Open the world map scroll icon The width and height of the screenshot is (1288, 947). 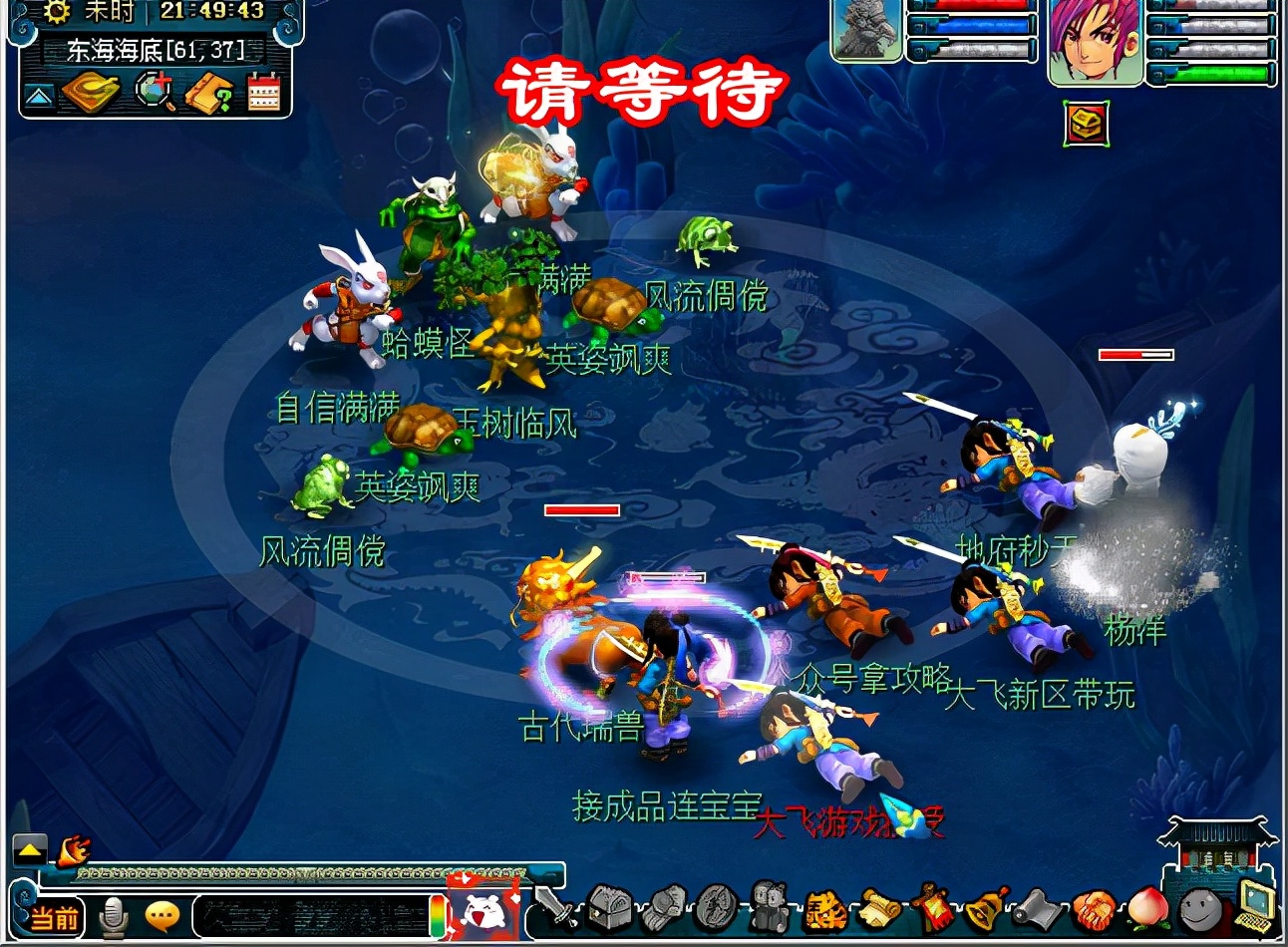coord(90,94)
